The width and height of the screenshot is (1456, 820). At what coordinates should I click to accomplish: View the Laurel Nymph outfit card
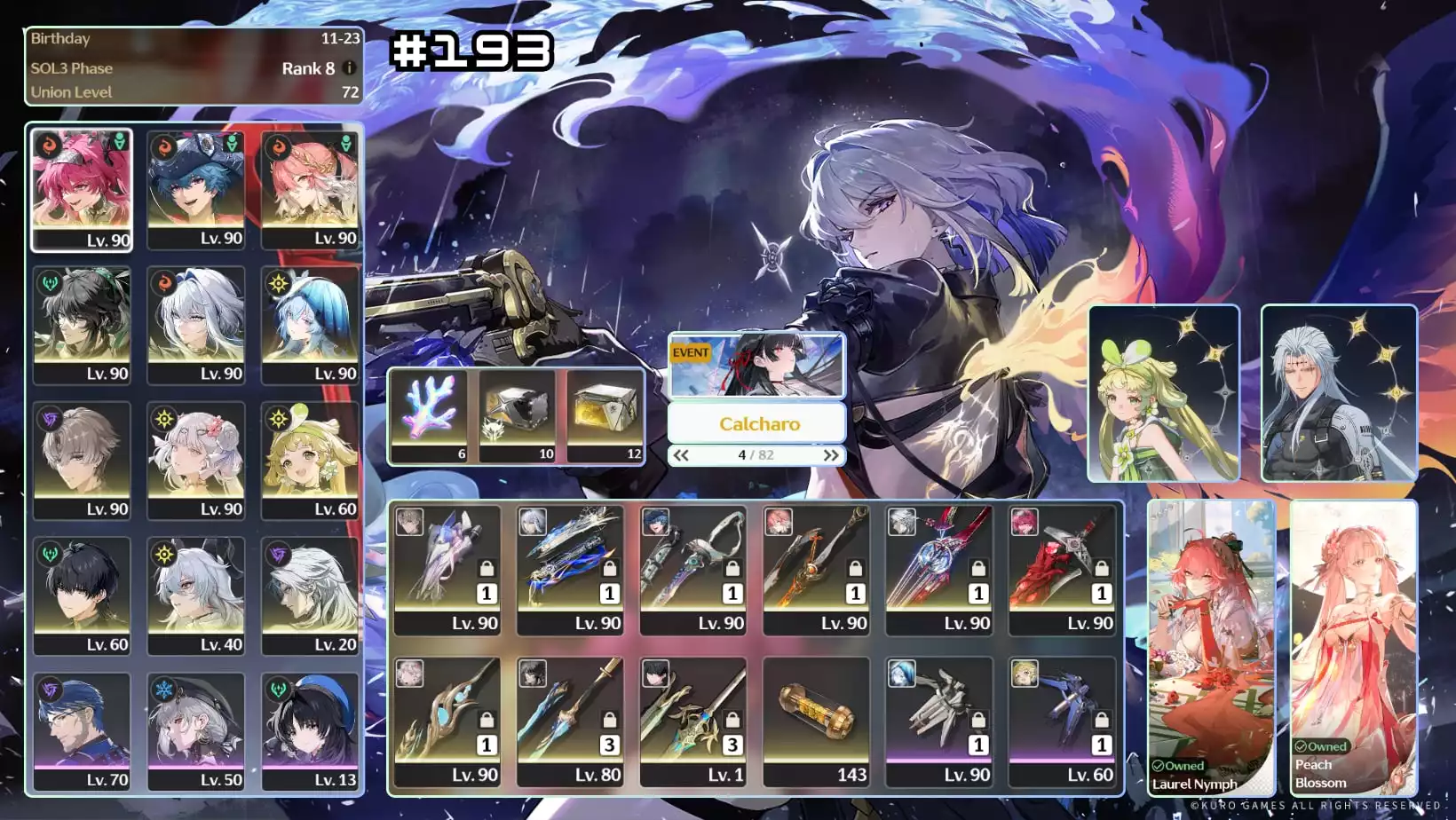coord(1211,646)
